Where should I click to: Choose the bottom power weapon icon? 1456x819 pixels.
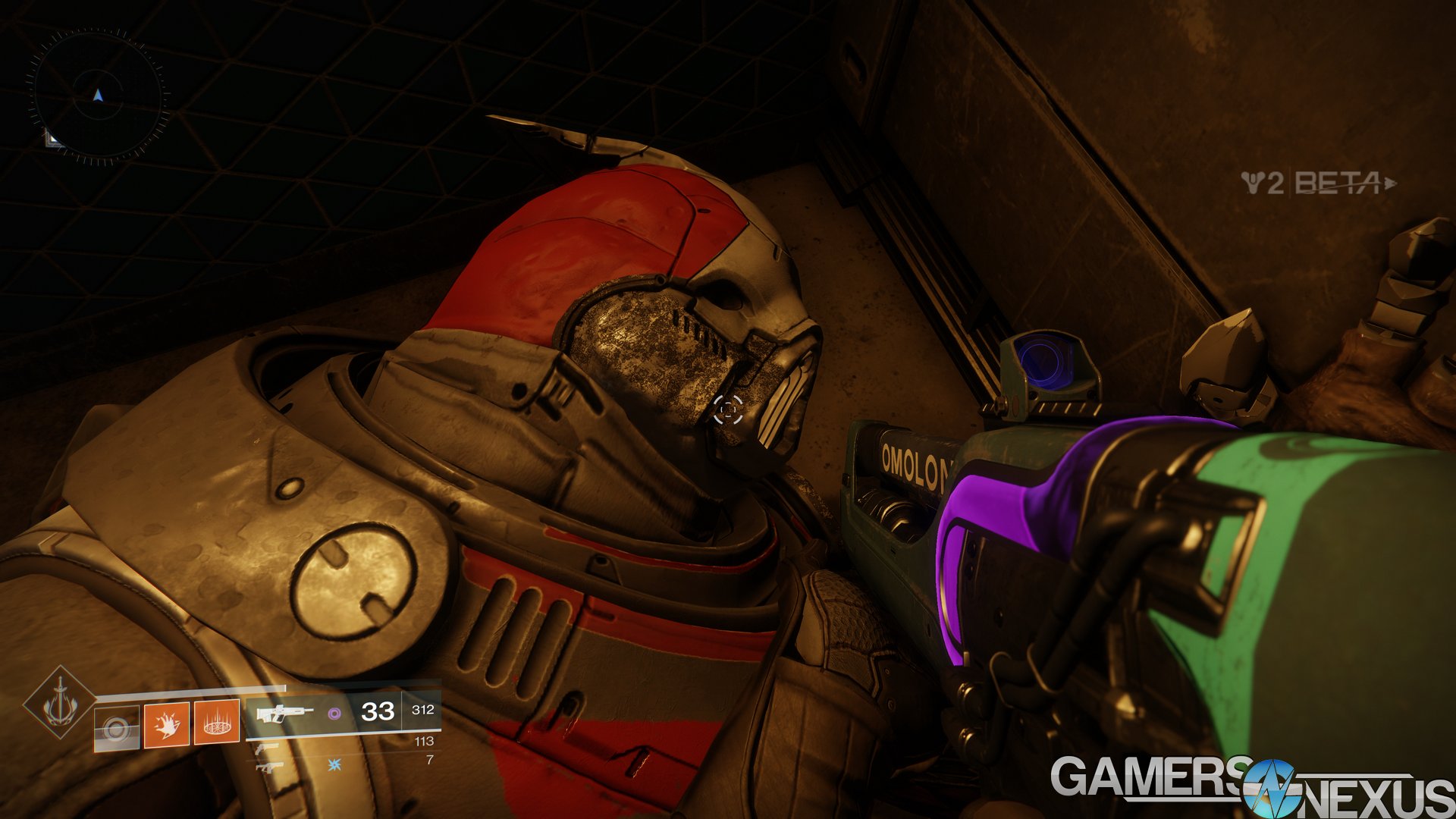pos(267,767)
